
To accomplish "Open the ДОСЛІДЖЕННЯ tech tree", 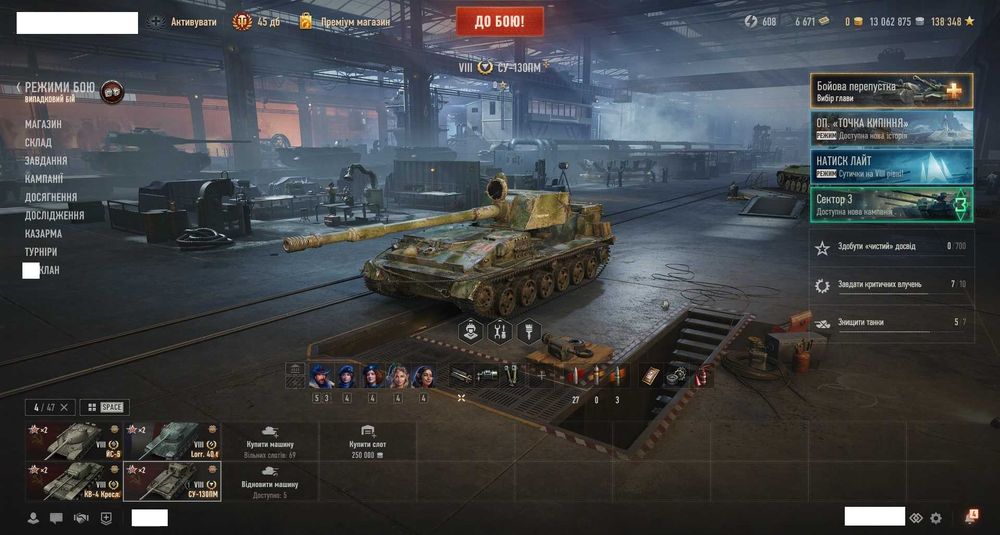I will tap(54, 215).
